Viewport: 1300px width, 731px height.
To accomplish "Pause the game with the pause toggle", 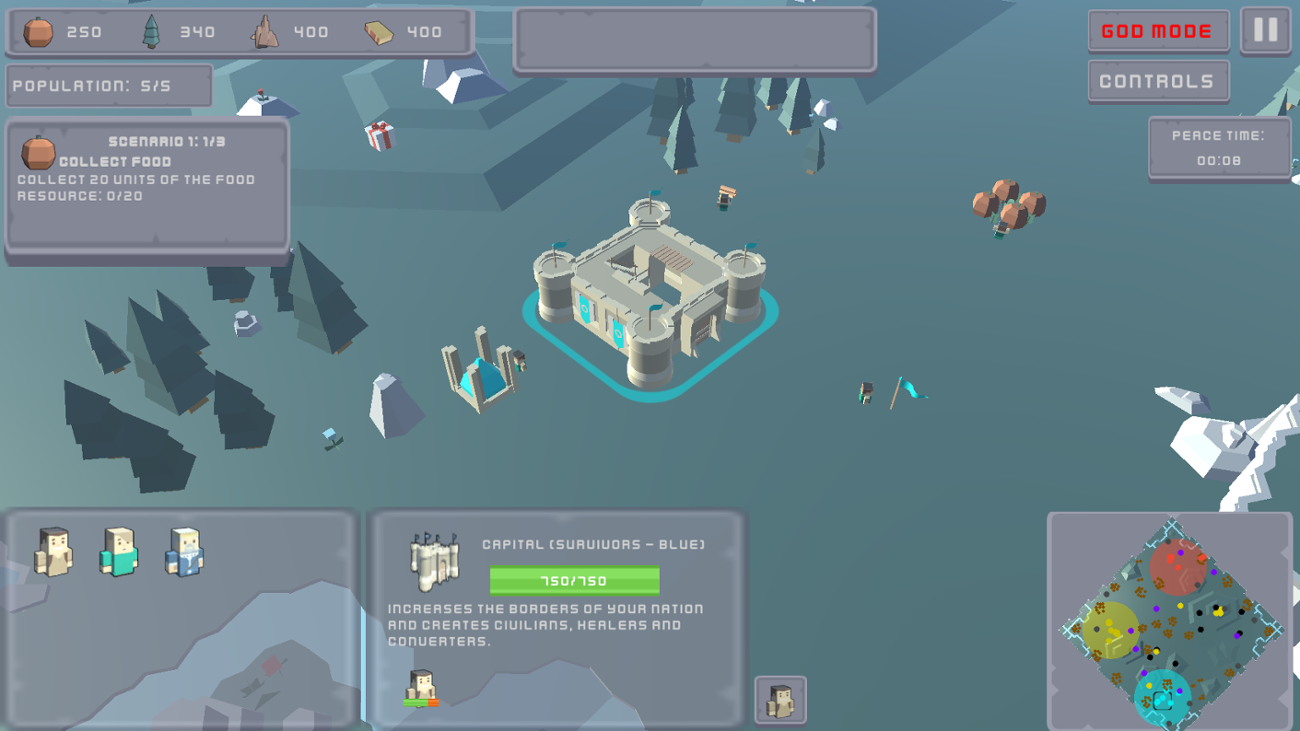I will coord(1264,31).
